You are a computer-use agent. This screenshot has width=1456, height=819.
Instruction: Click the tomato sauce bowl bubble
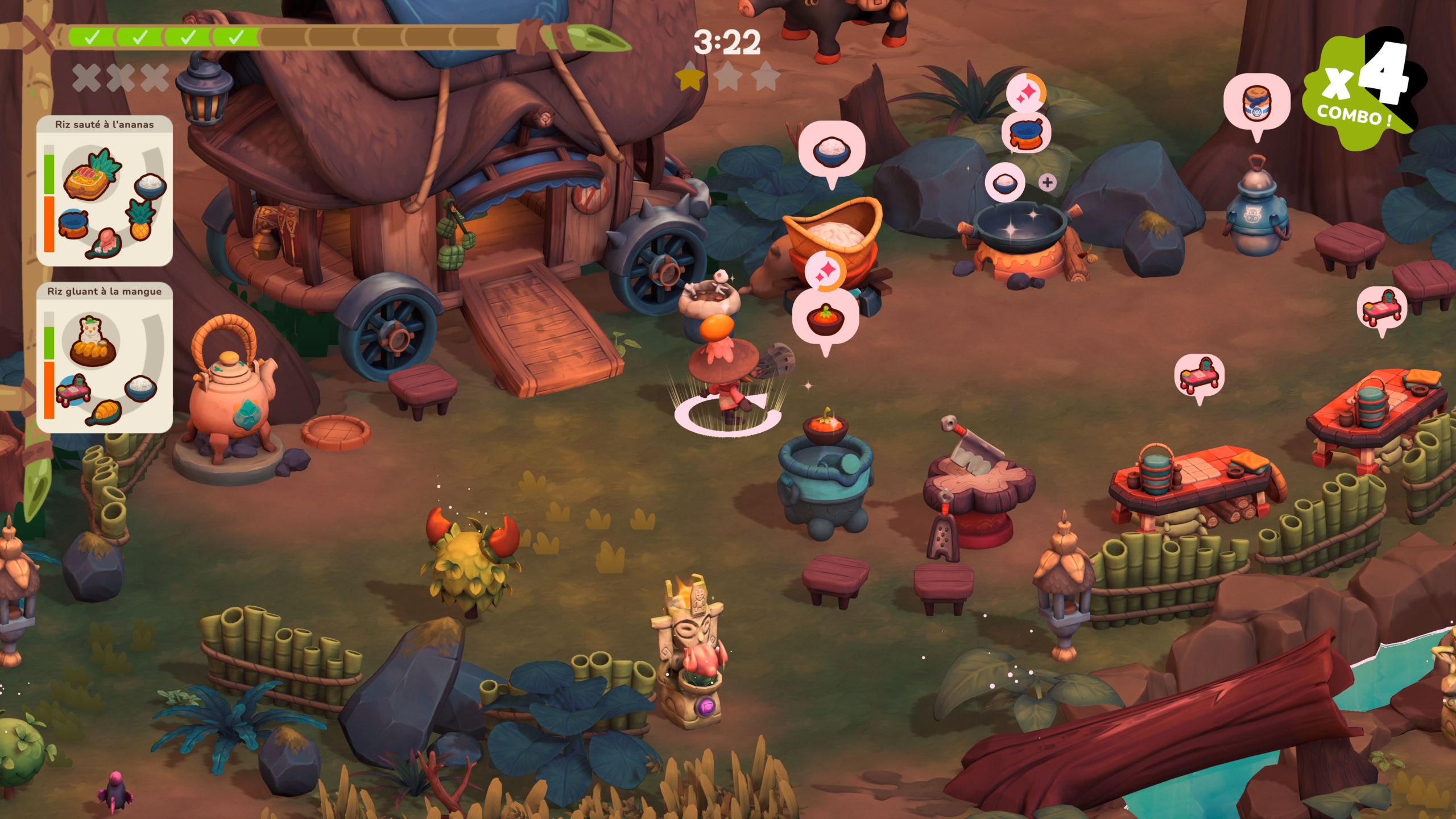pyautogui.click(x=825, y=320)
